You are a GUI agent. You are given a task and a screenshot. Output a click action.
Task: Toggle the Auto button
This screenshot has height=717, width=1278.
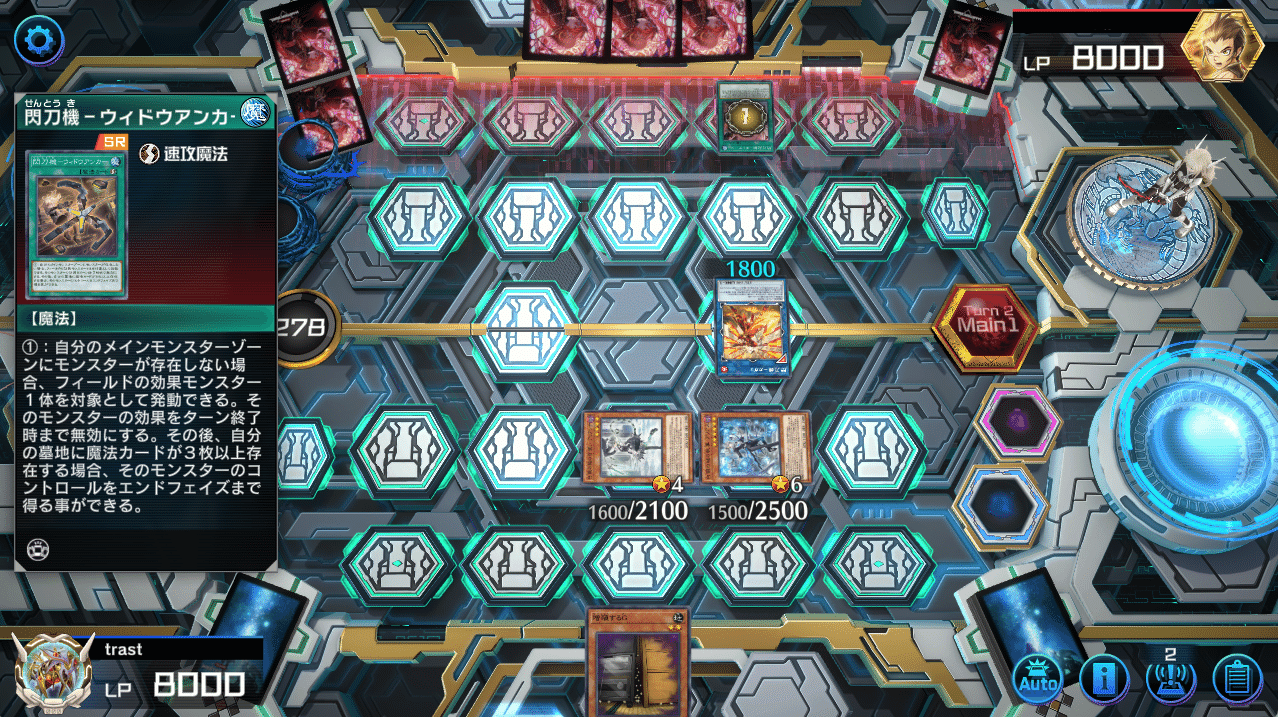(1037, 681)
